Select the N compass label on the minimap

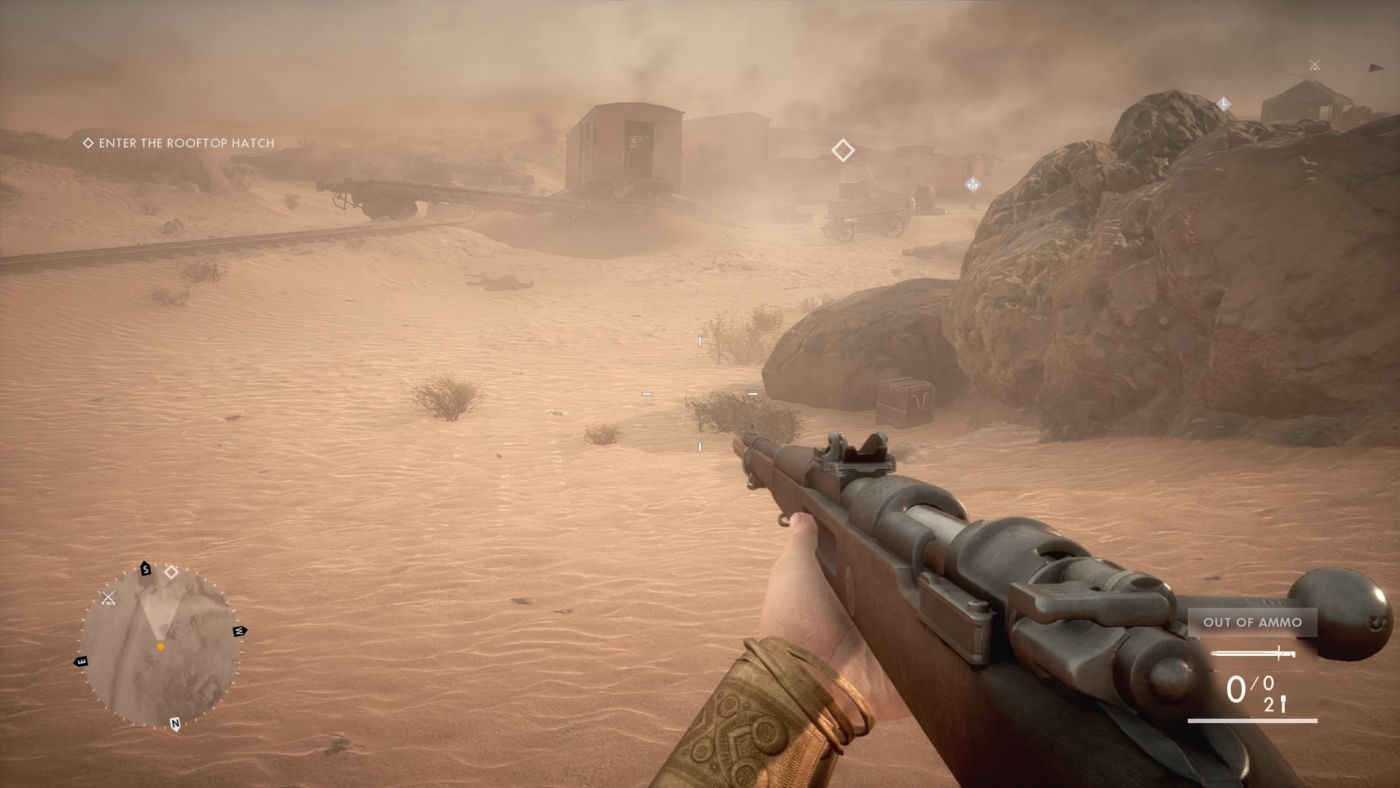176,723
